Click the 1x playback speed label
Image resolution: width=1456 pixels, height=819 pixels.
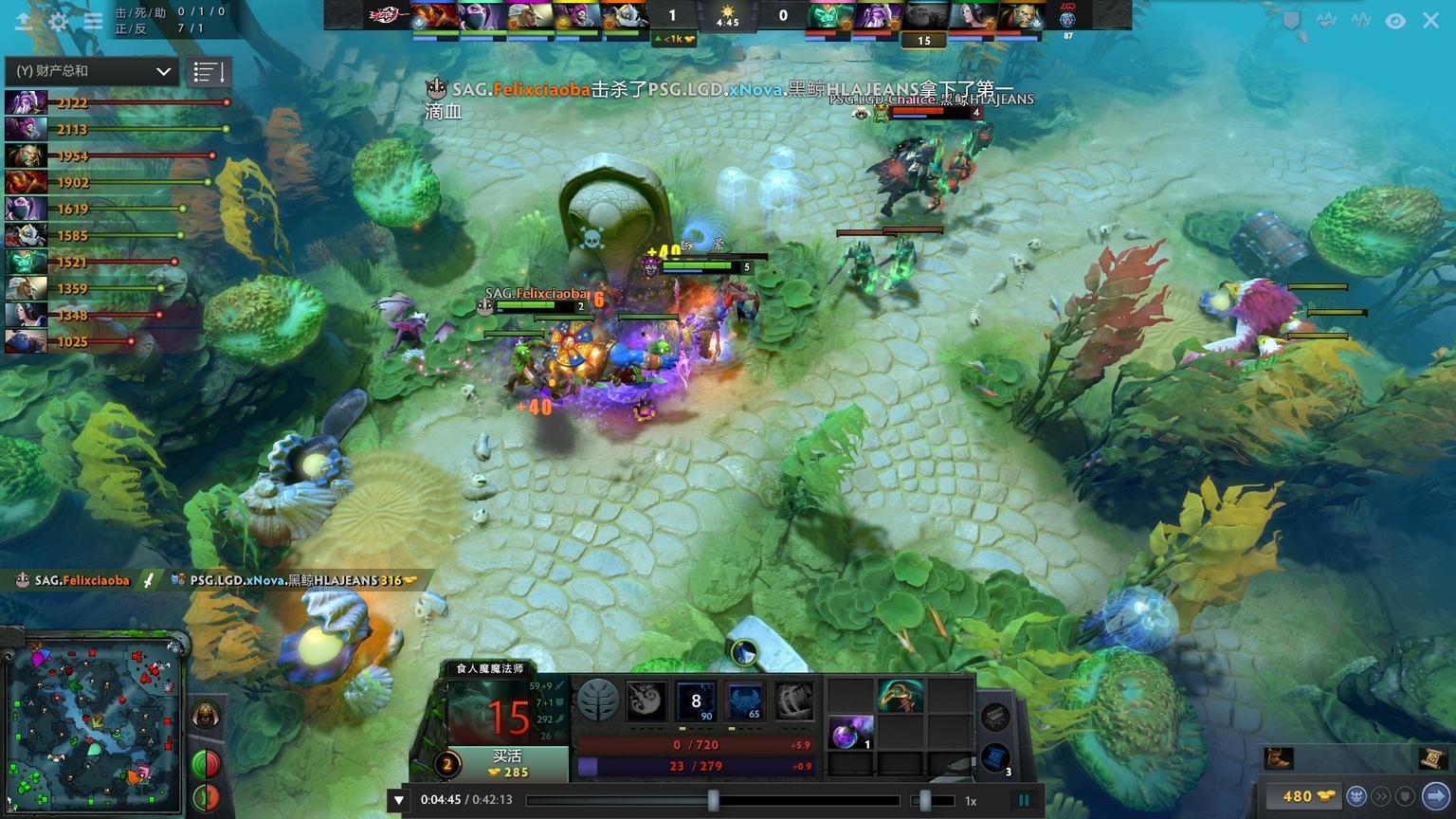pos(970,799)
